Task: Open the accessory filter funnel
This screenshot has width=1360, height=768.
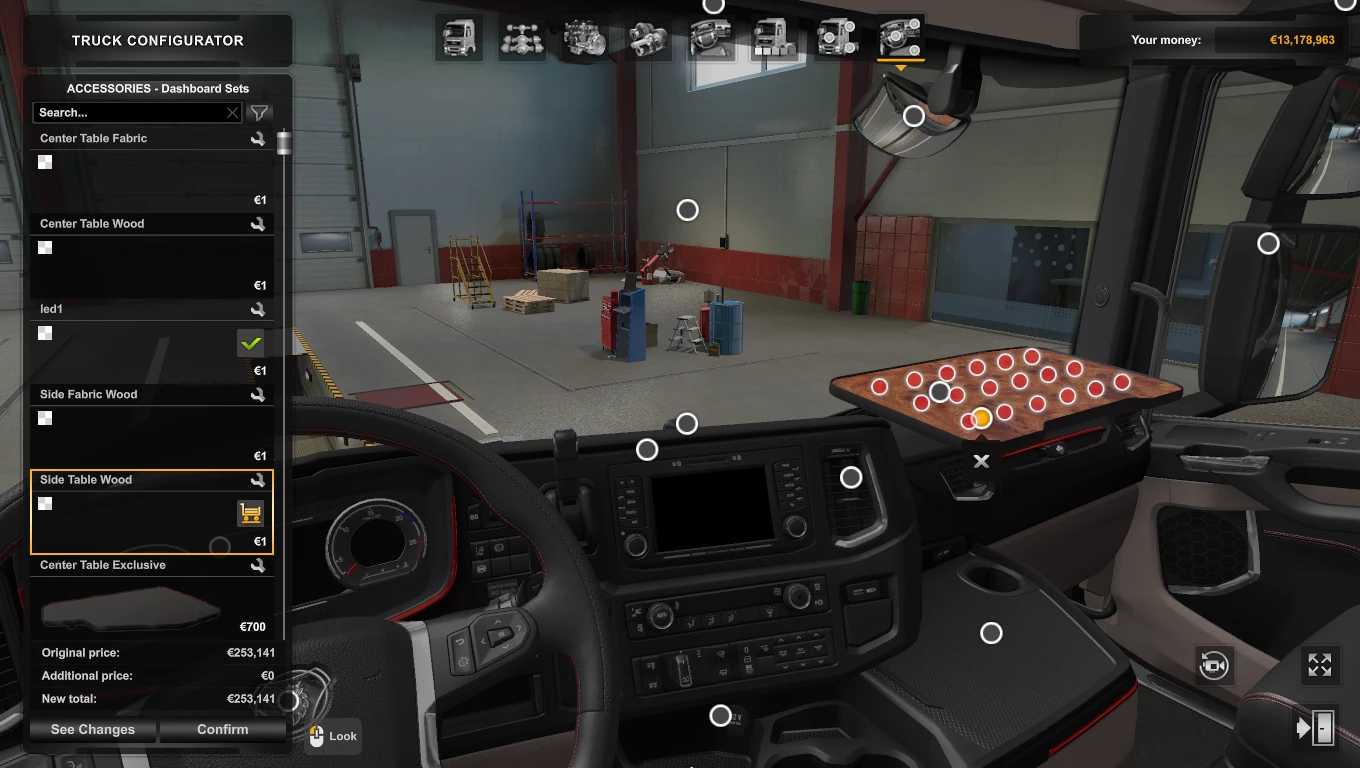Action: (259, 113)
